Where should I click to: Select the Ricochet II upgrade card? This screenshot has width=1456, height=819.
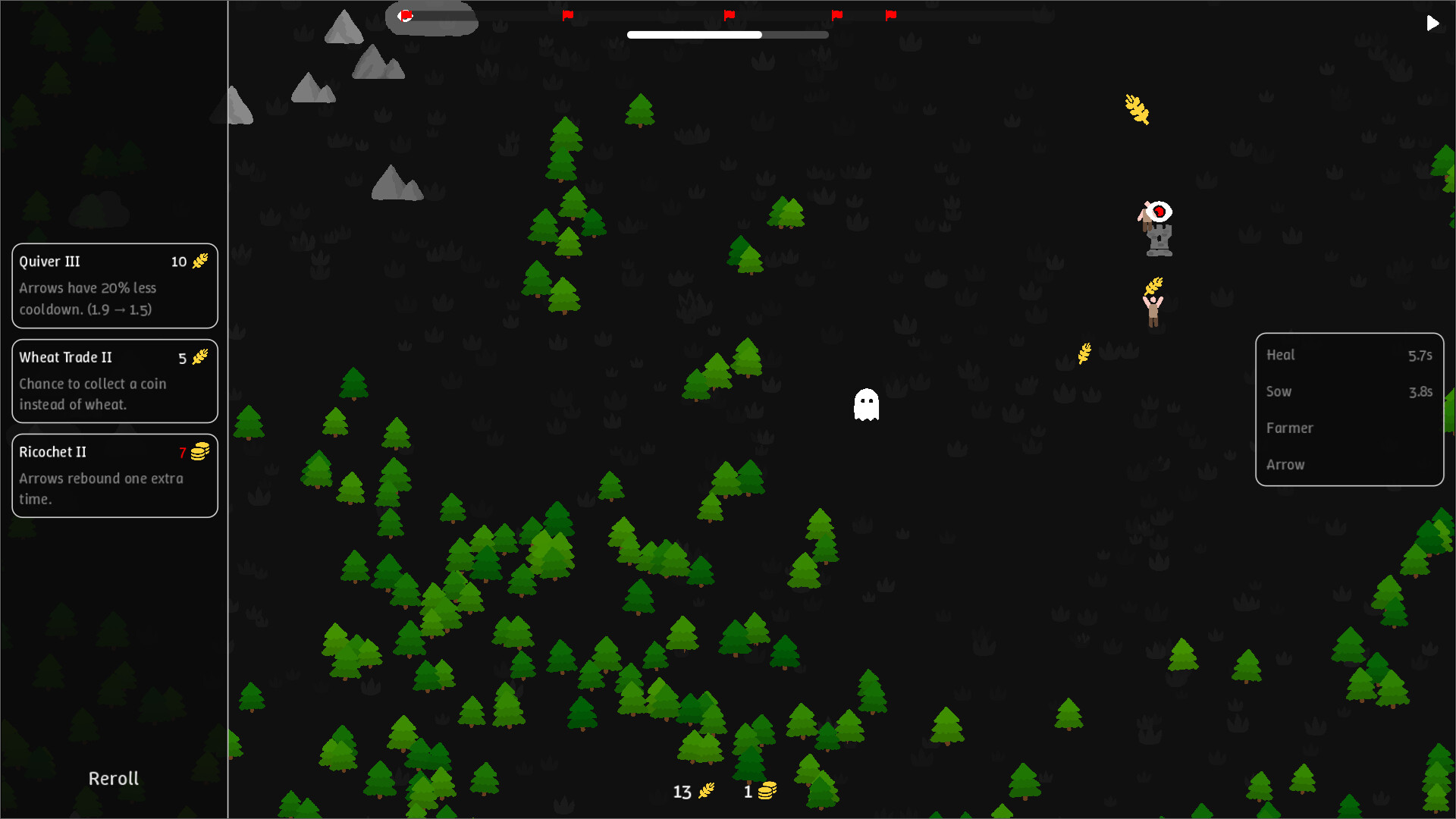pyautogui.click(x=115, y=475)
